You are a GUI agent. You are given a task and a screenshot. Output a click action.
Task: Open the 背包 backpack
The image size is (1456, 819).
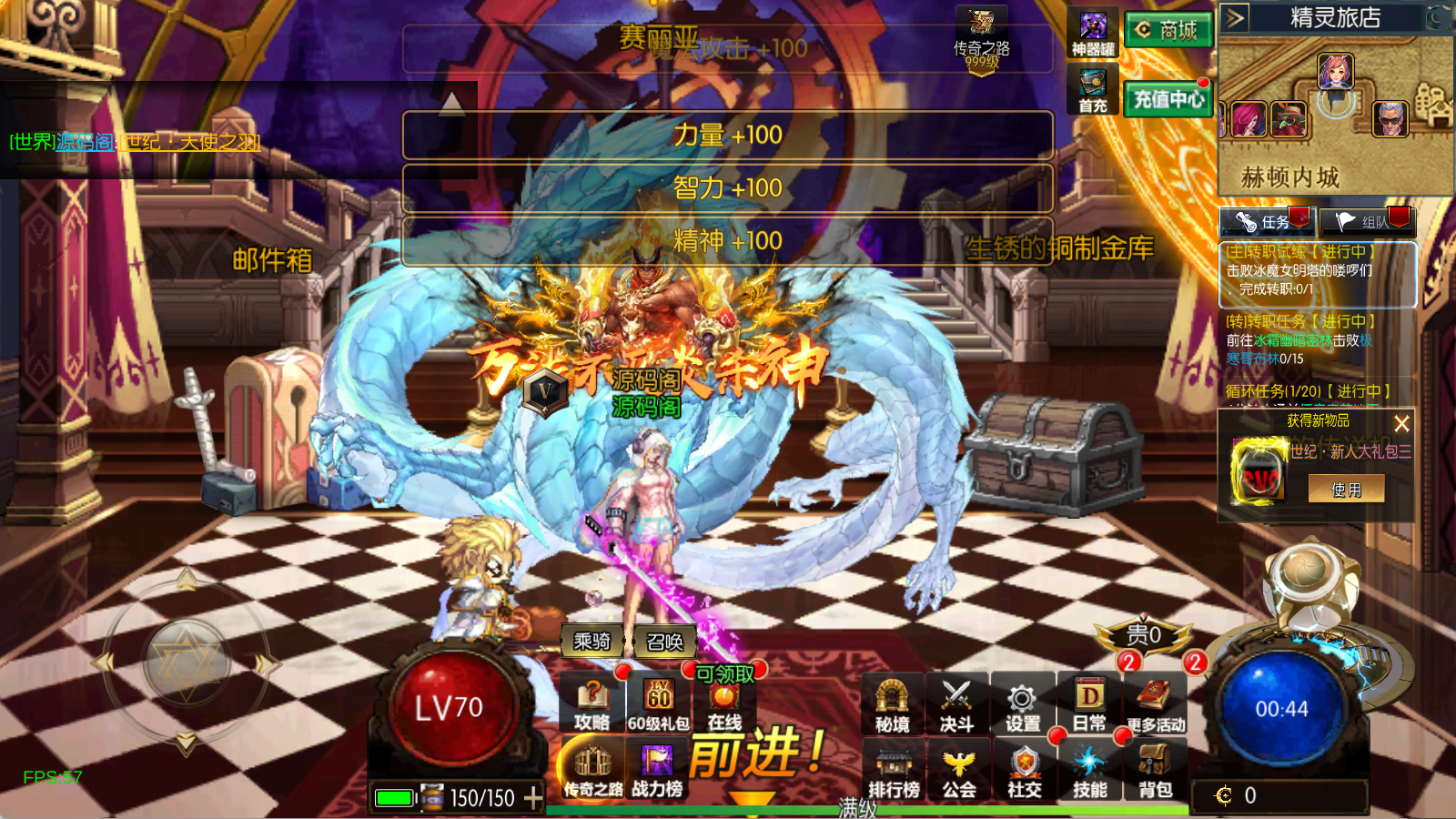1155,770
